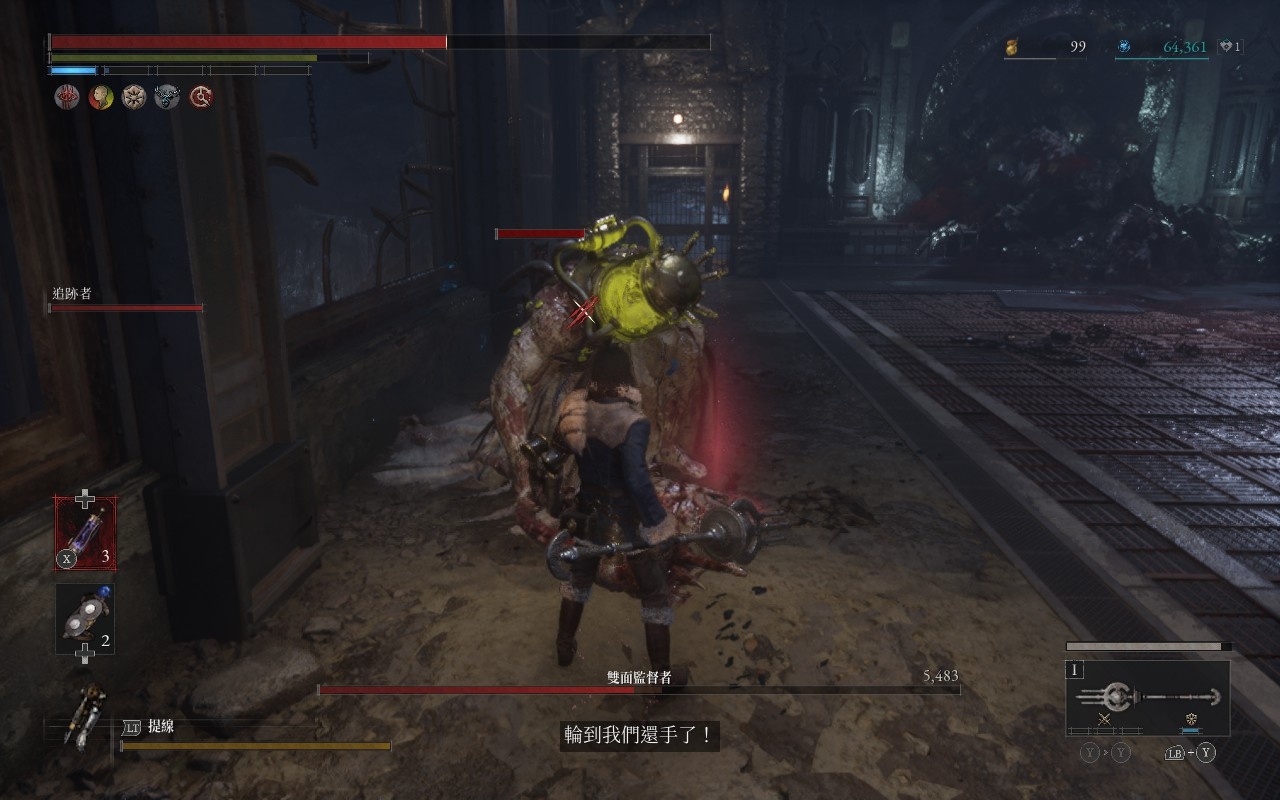The image size is (1280, 800).
Task: Inspect the bald head portrait buff icon
Action: tap(100, 97)
